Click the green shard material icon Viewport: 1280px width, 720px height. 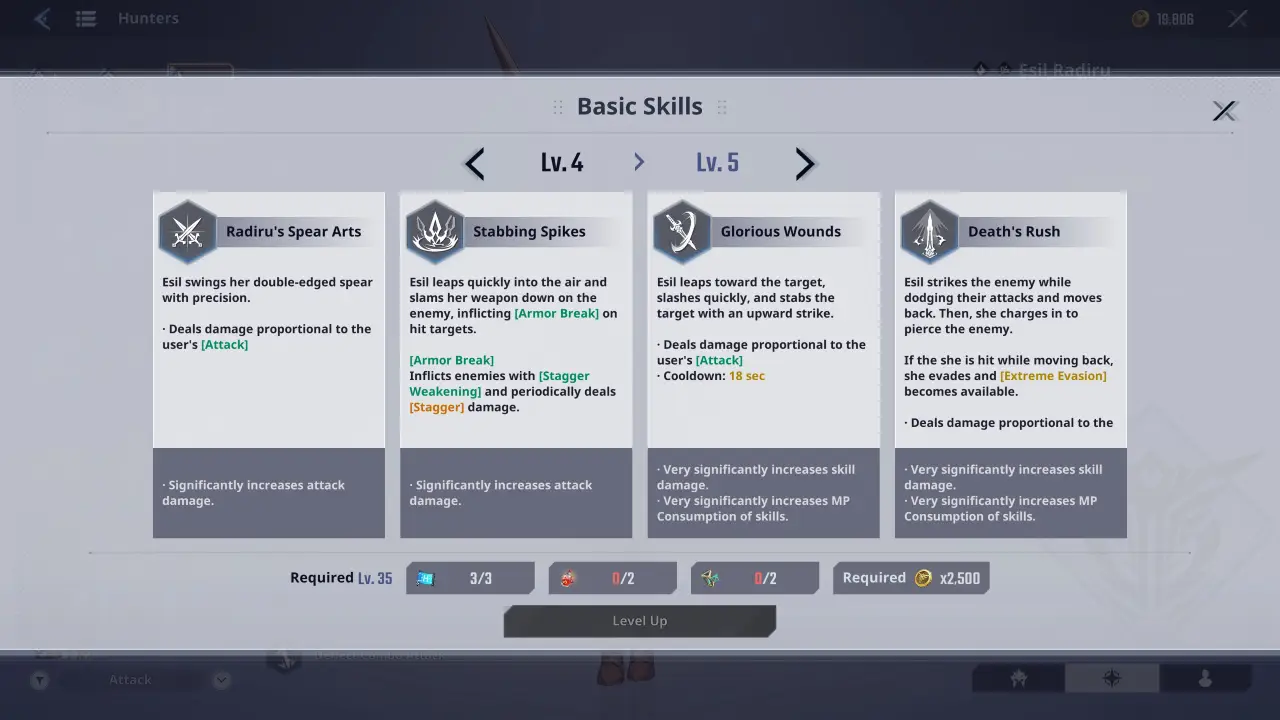click(x=710, y=578)
